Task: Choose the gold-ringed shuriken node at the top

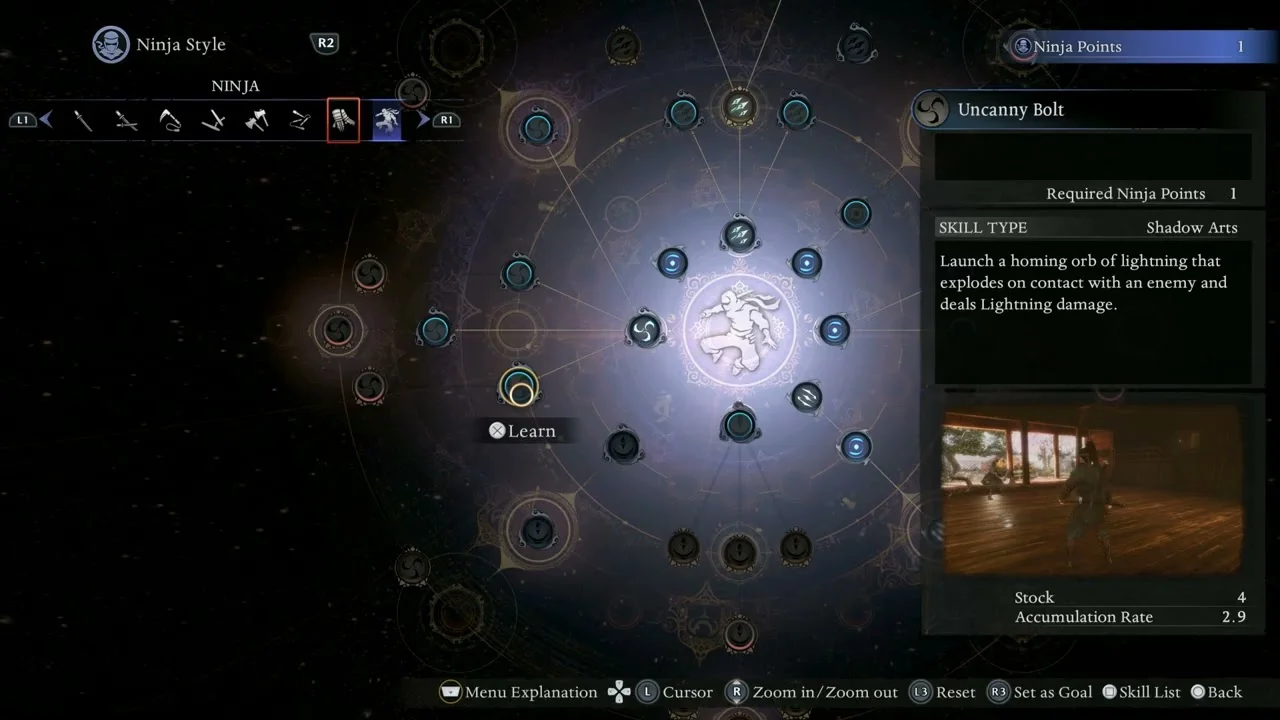Action: (739, 108)
